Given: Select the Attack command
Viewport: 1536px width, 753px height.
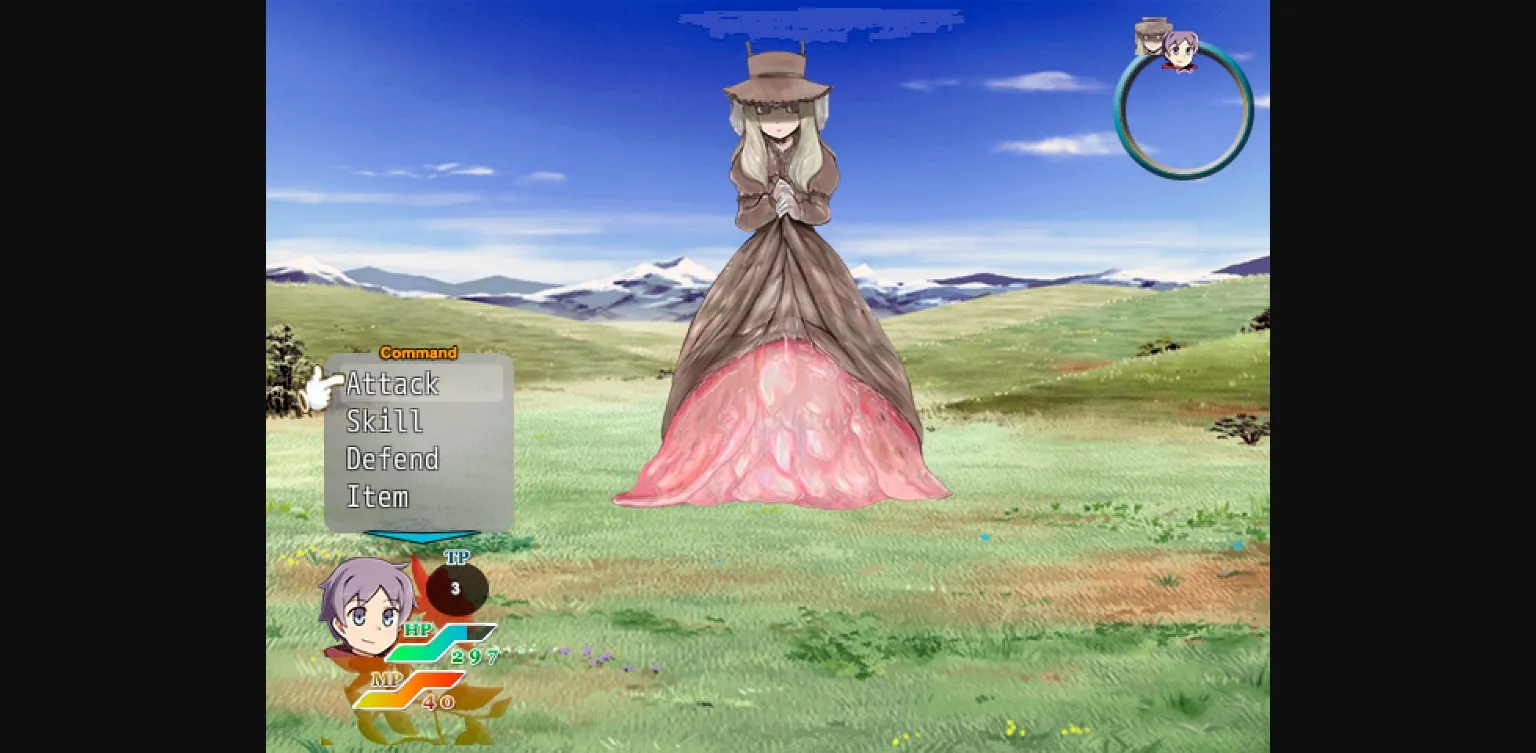Looking at the screenshot, I should click(x=392, y=383).
